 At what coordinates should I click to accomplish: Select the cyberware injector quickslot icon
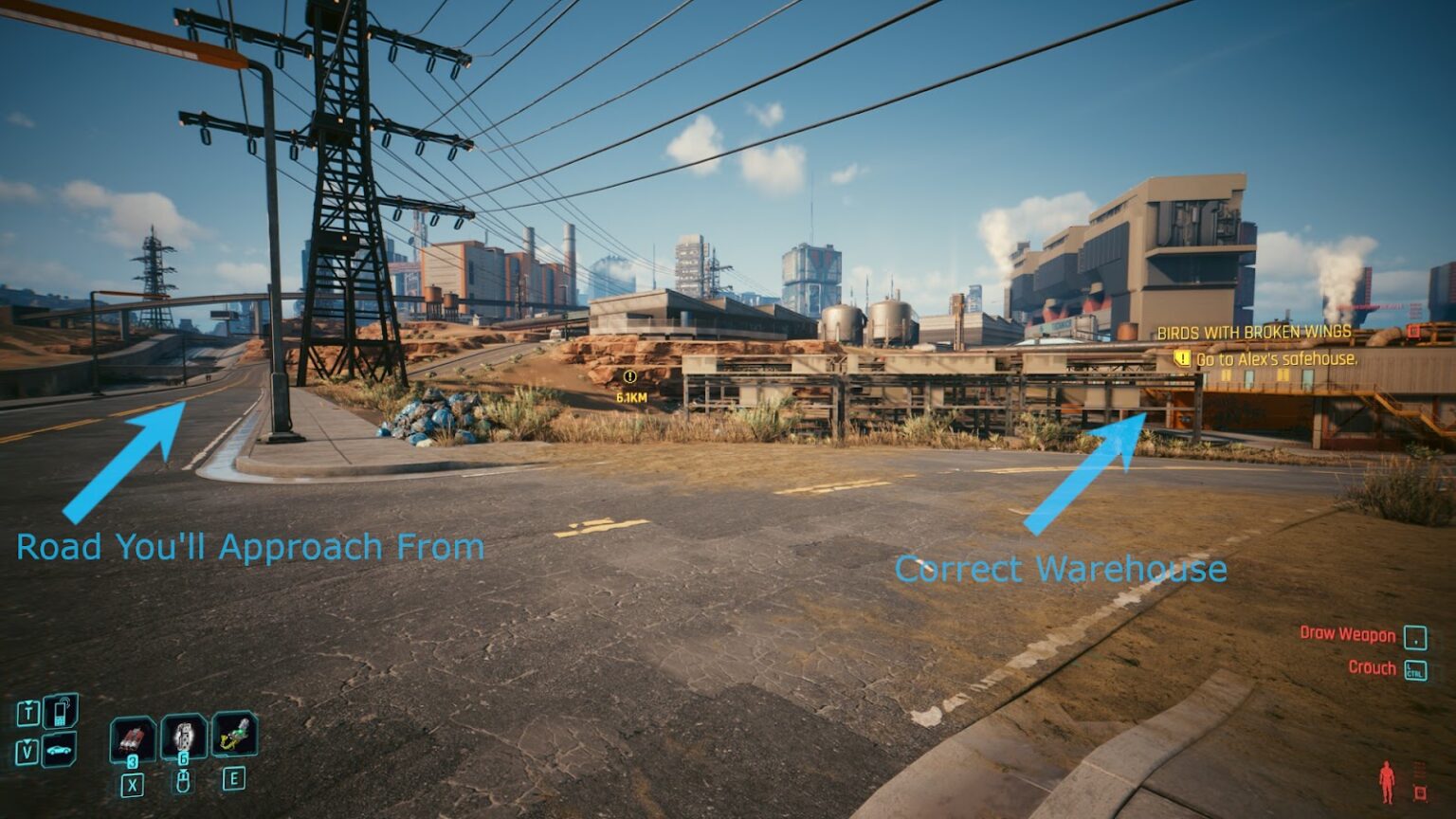click(237, 737)
